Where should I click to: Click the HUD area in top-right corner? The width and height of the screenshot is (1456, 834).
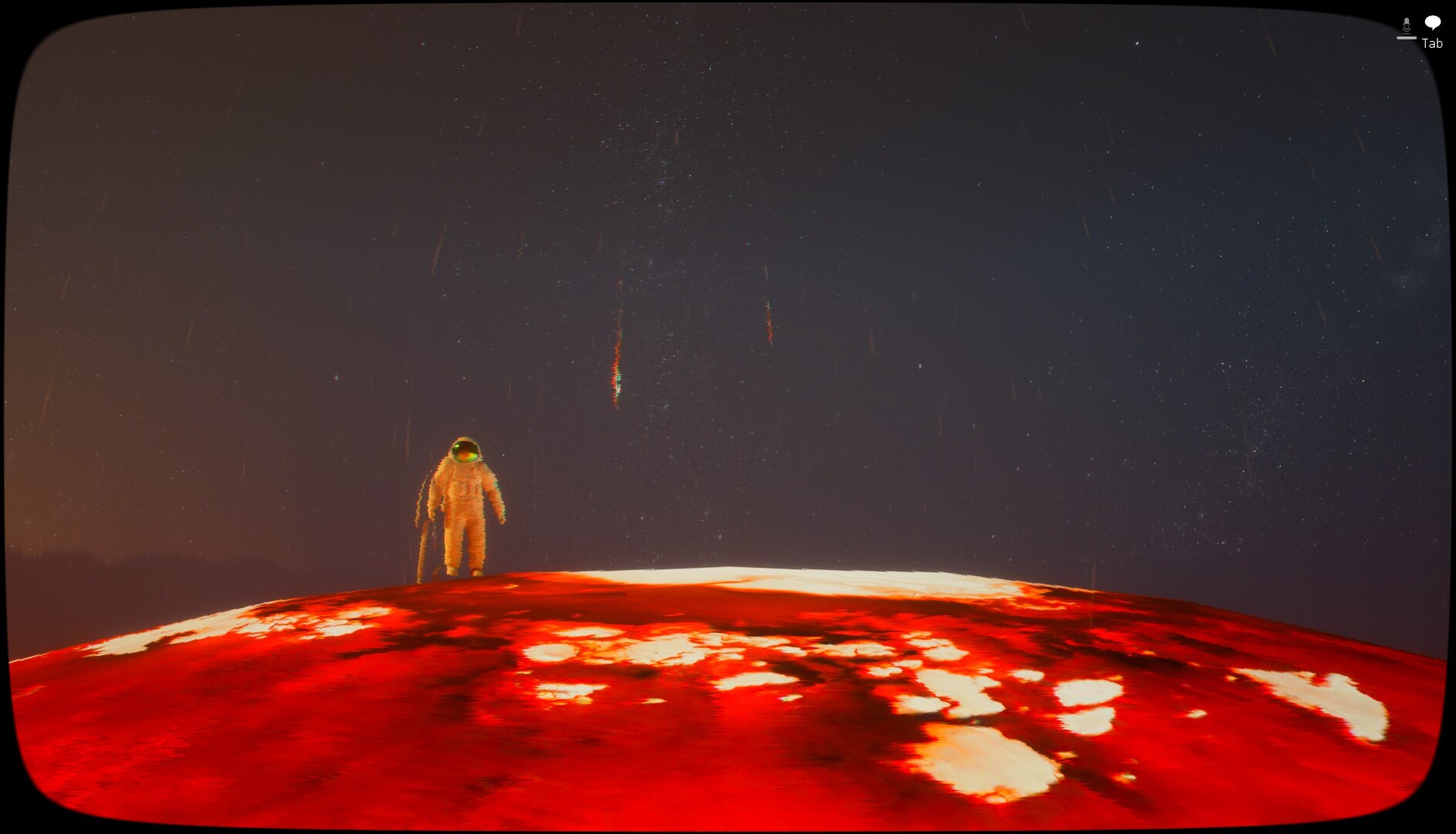coord(1420,31)
